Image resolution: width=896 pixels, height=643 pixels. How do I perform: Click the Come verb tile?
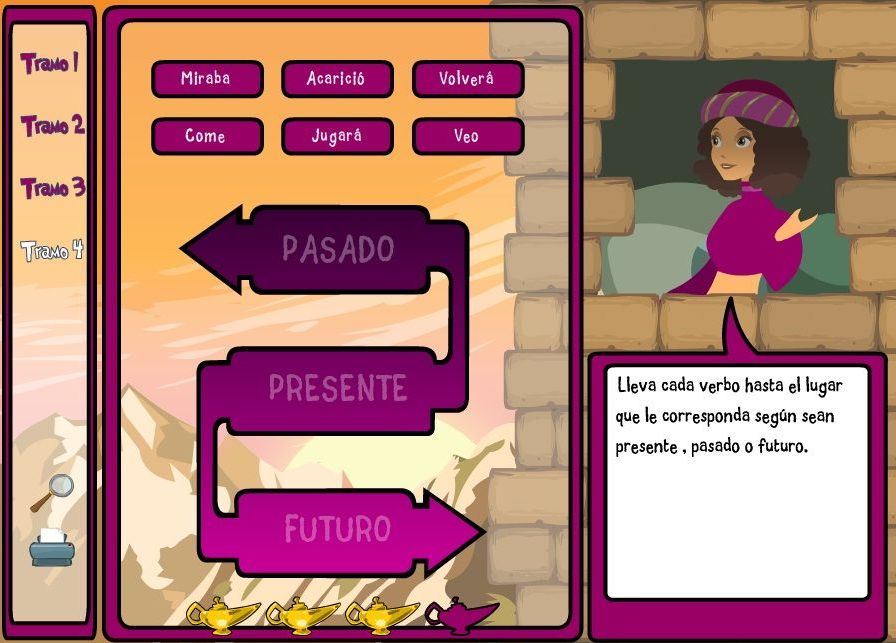pos(207,136)
